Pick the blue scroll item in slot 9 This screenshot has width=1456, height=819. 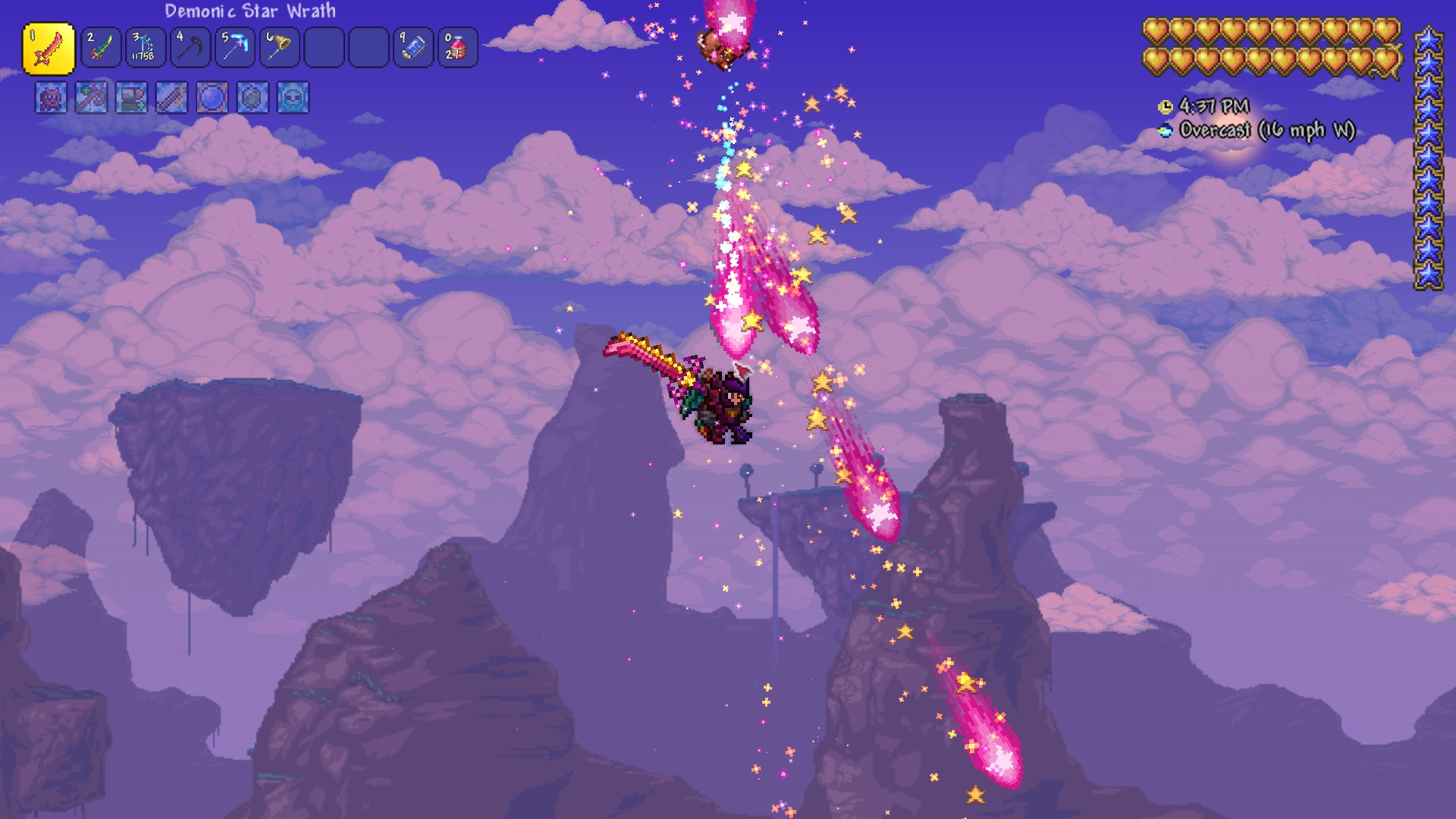413,48
